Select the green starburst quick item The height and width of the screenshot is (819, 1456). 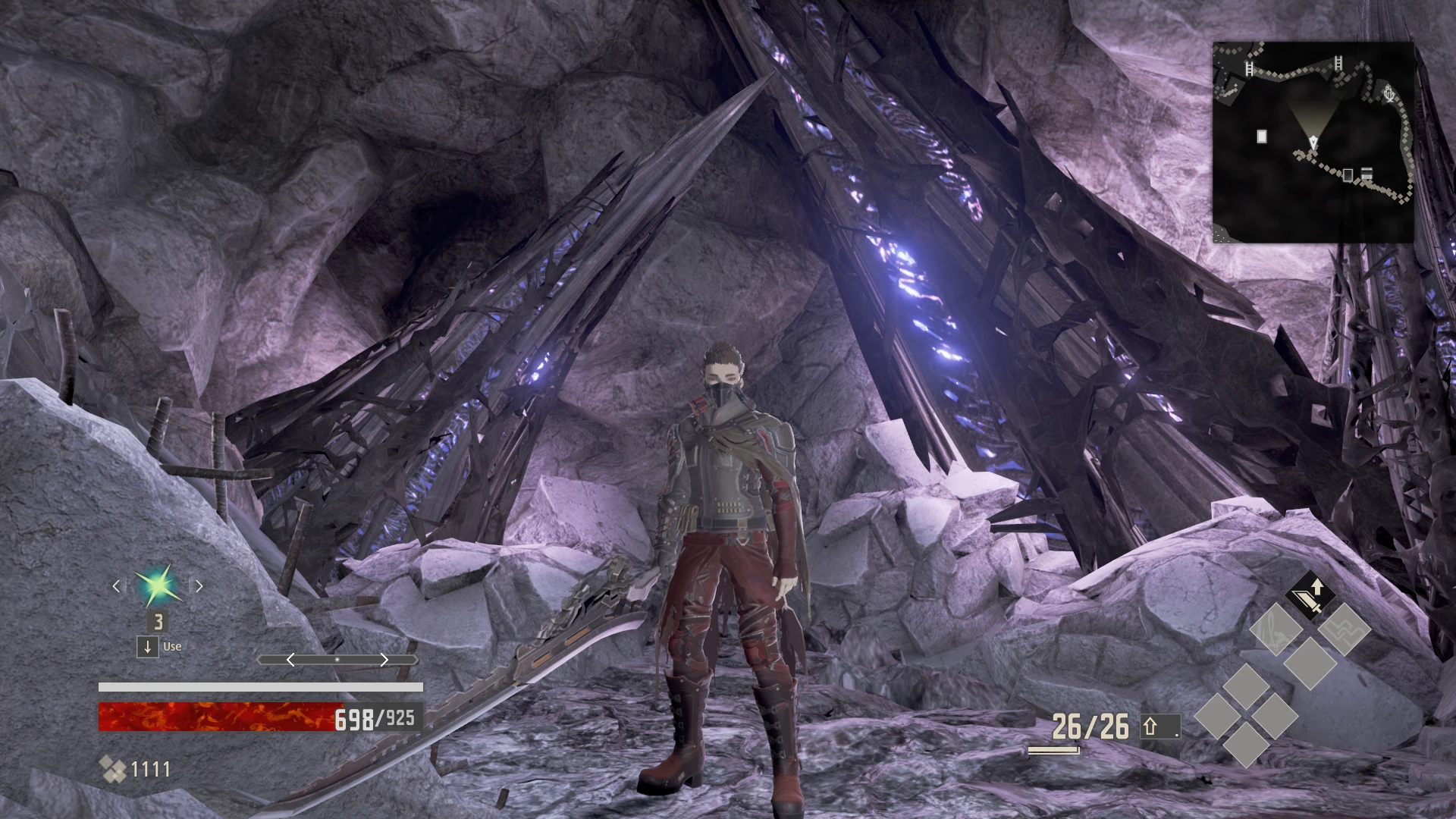click(x=158, y=586)
